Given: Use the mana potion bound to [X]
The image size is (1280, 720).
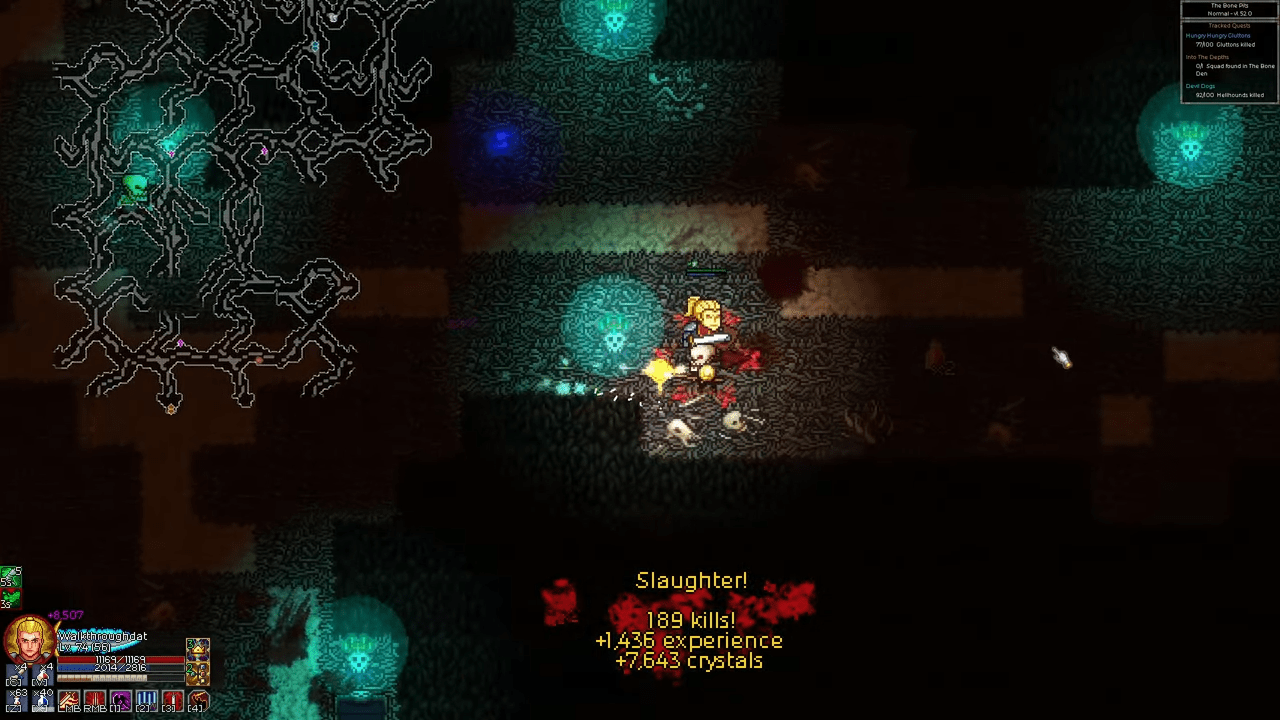Looking at the screenshot, I should (x=41, y=698).
